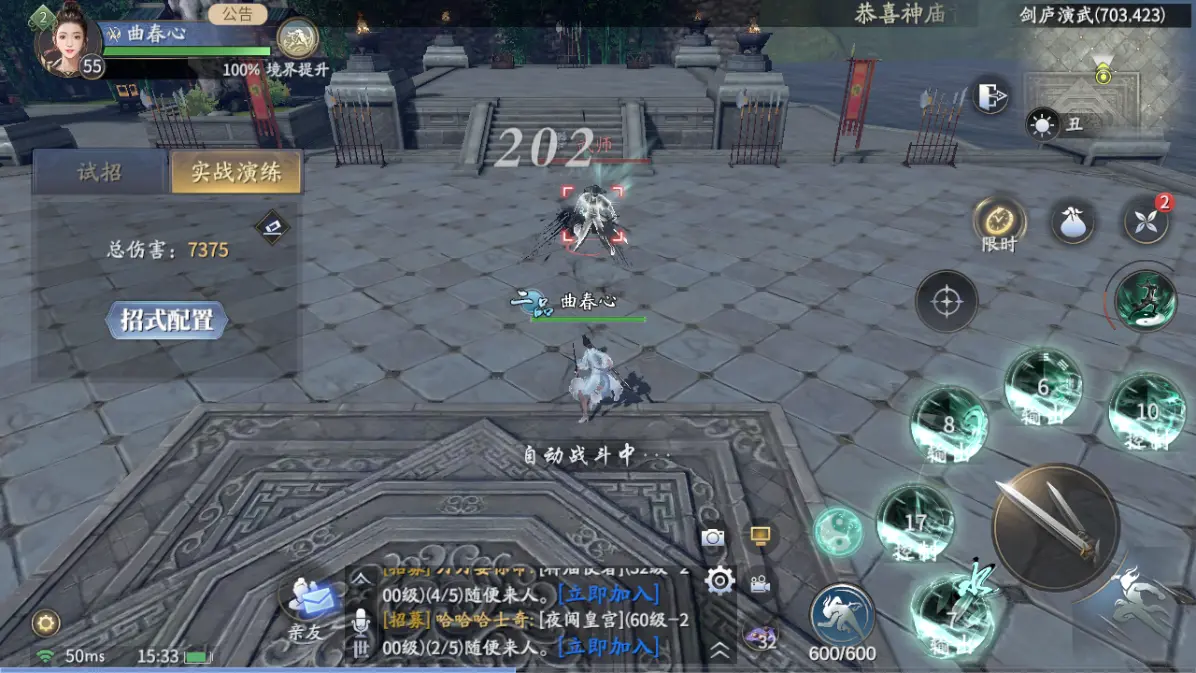Open the four-petal menu with red badge
Screen dimensions: 1196x673
[x=1146, y=220]
